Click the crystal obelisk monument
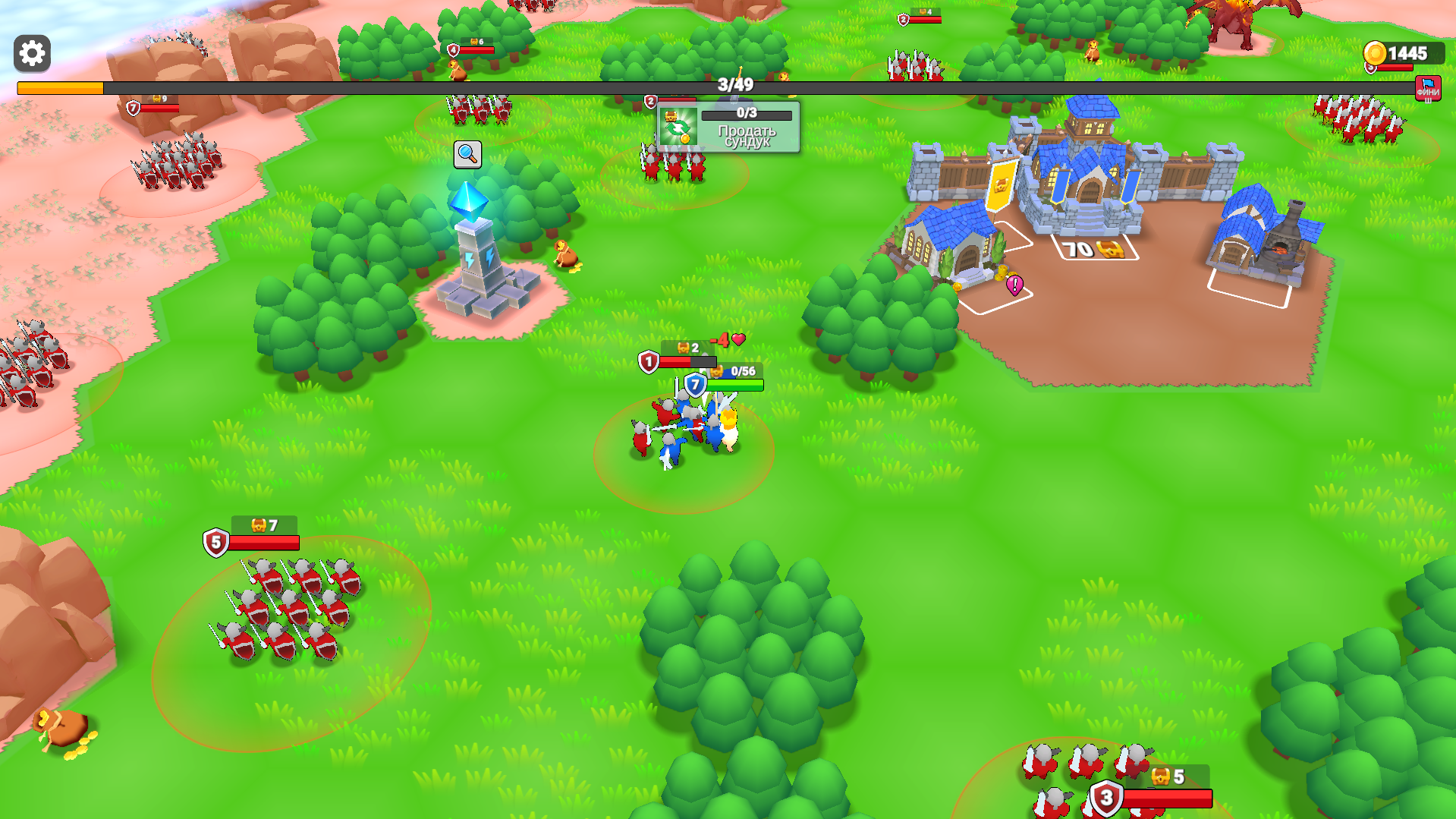This screenshot has height=819, width=1456. tap(472, 250)
